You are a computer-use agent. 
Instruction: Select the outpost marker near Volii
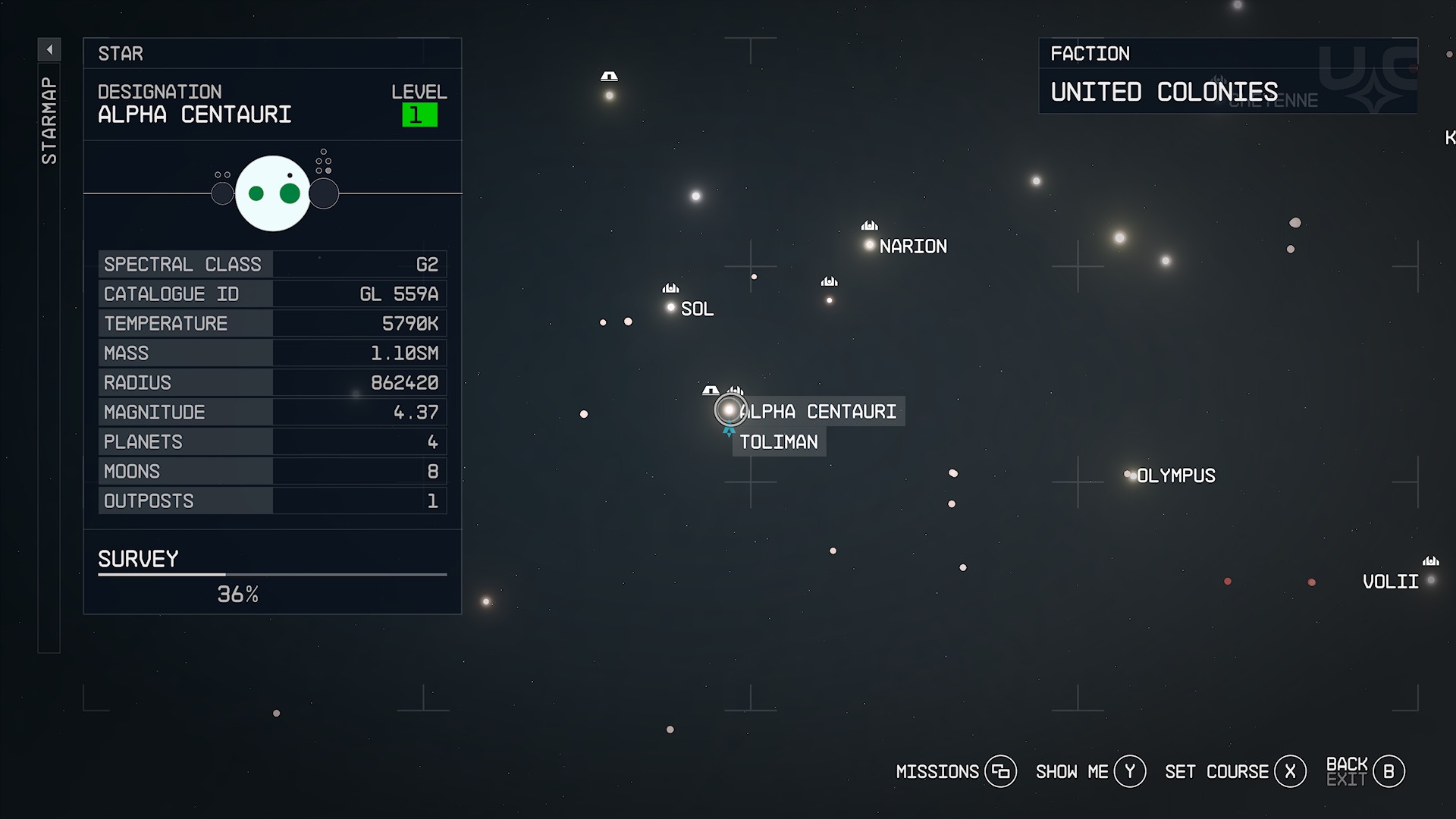tap(1431, 560)
